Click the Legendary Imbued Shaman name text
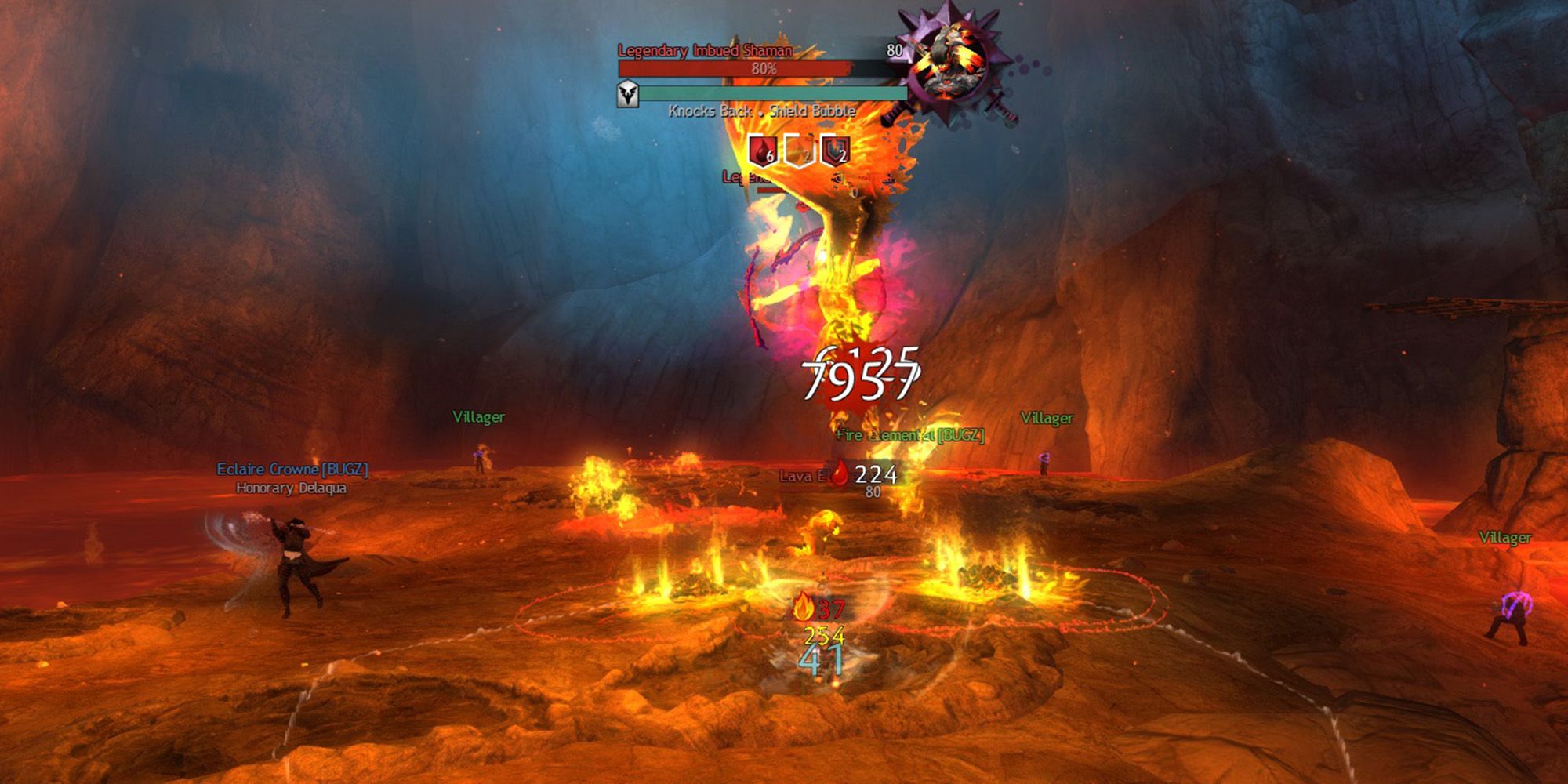The image size is (1568, 784). pyautogui.click(x=704, y=49)
